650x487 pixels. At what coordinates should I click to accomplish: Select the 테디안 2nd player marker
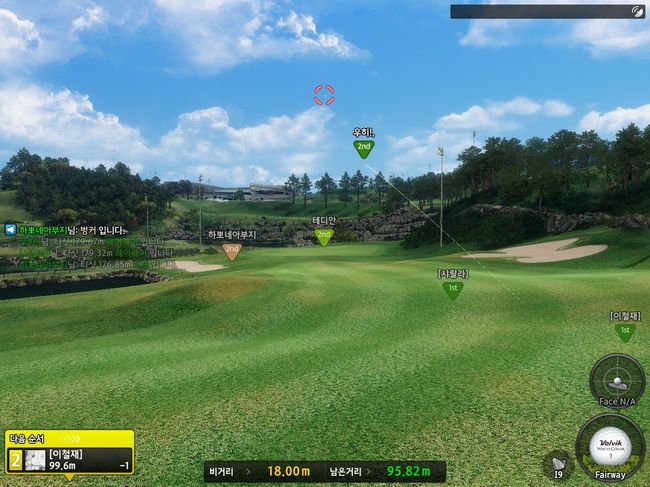point(323,236)
